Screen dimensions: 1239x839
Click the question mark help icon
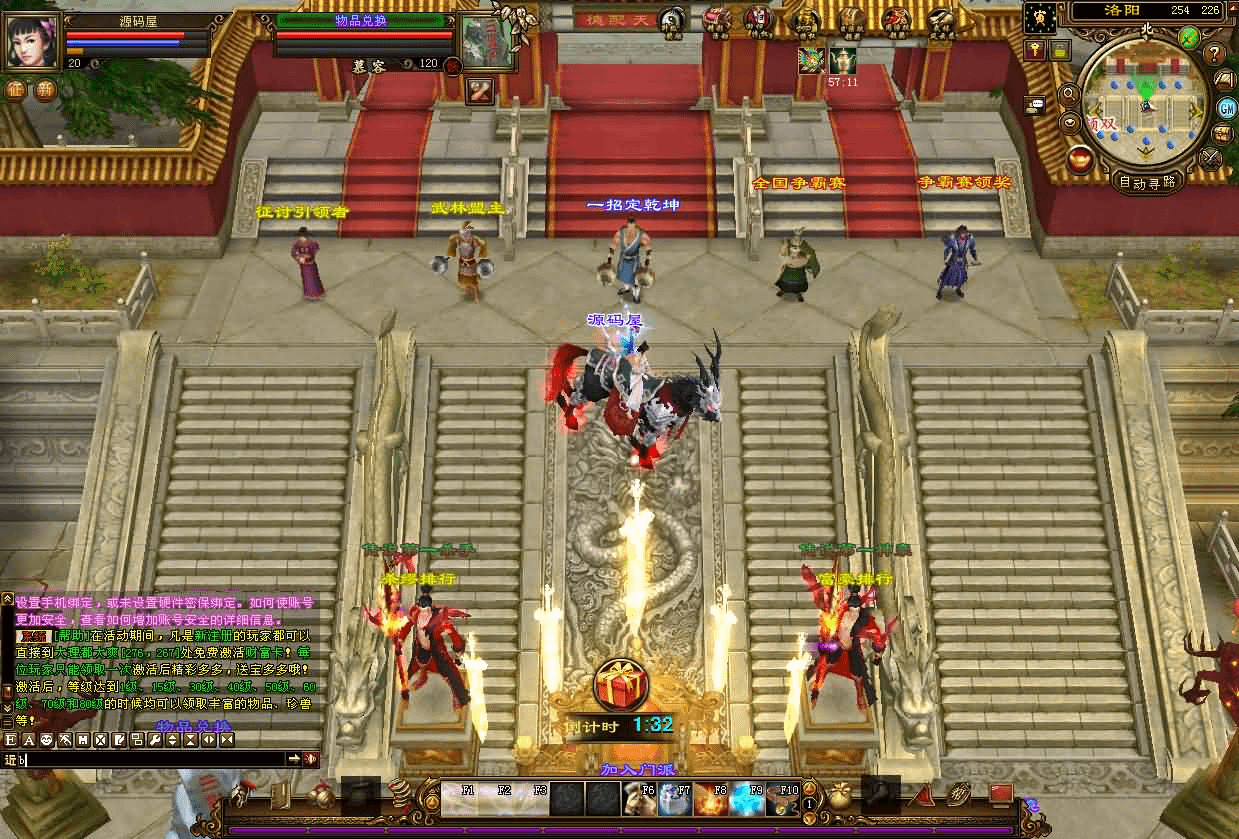click(1215, 54)
